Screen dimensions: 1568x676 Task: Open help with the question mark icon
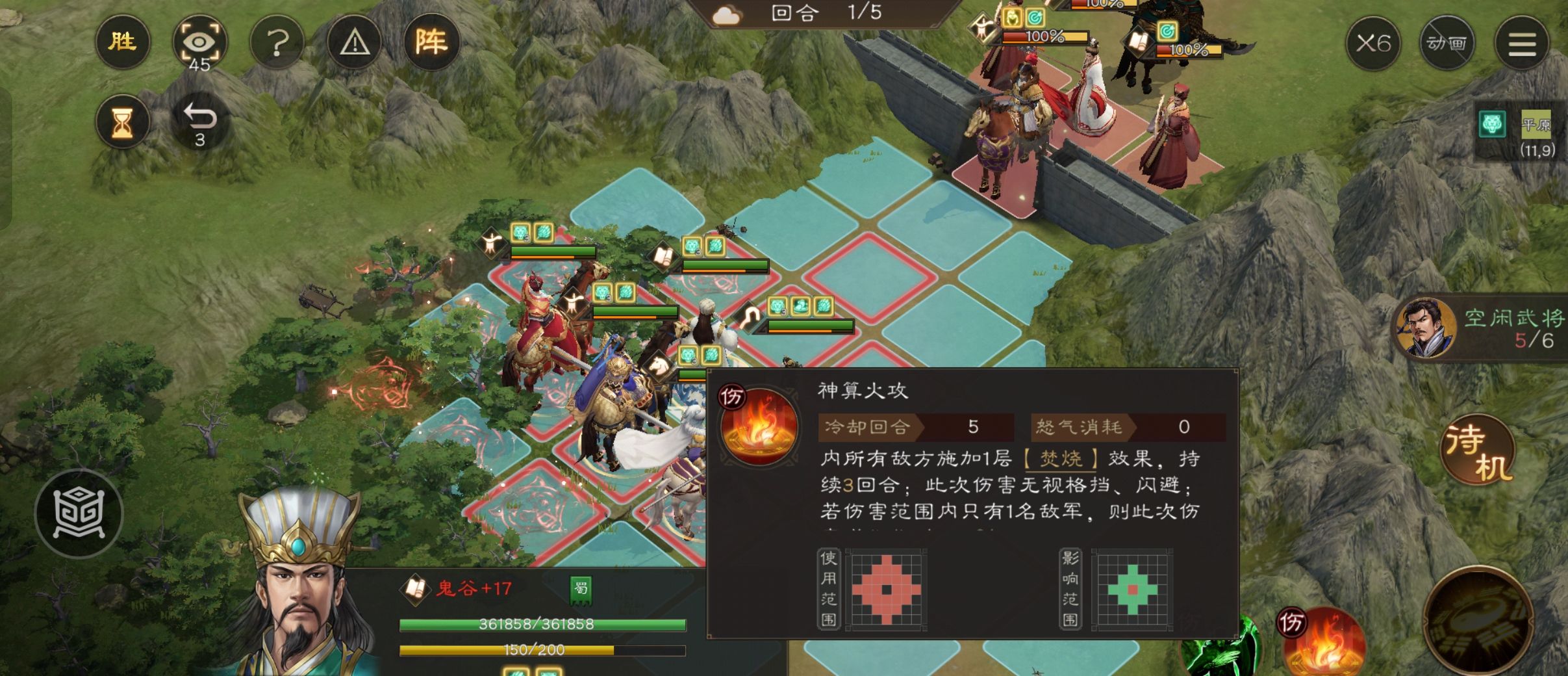[277, 42]
